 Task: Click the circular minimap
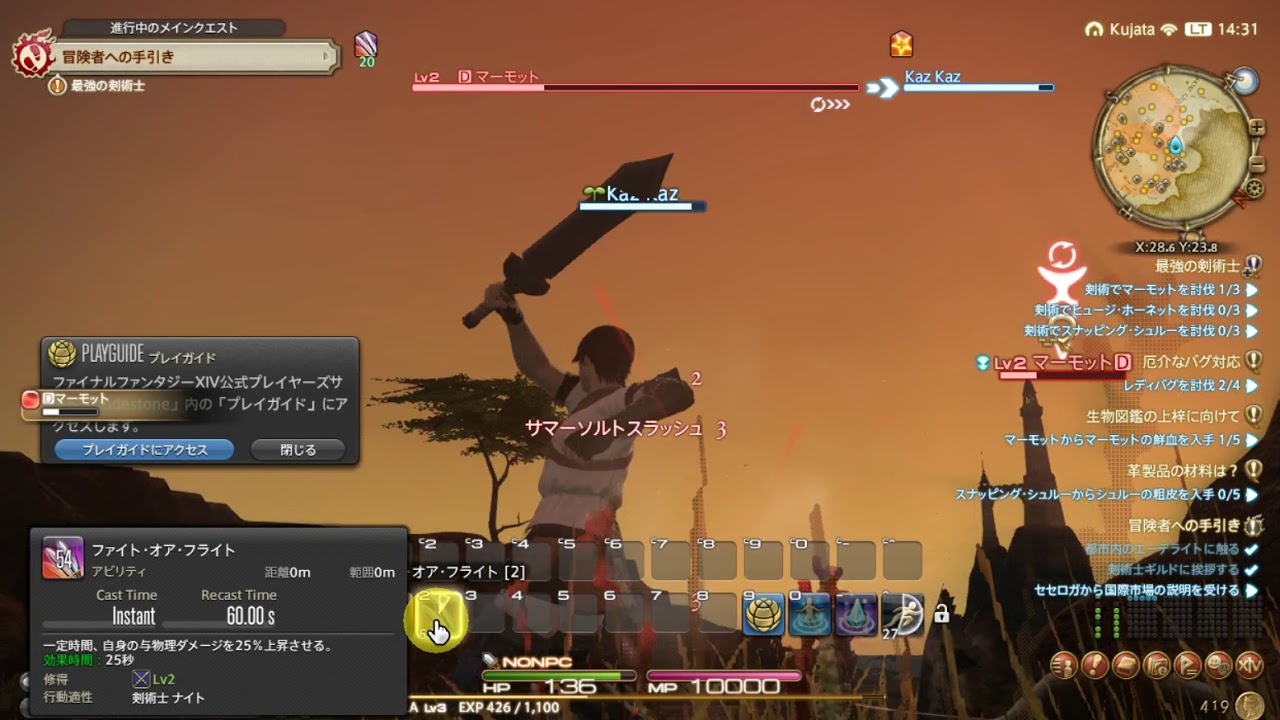coord(1171,148)
